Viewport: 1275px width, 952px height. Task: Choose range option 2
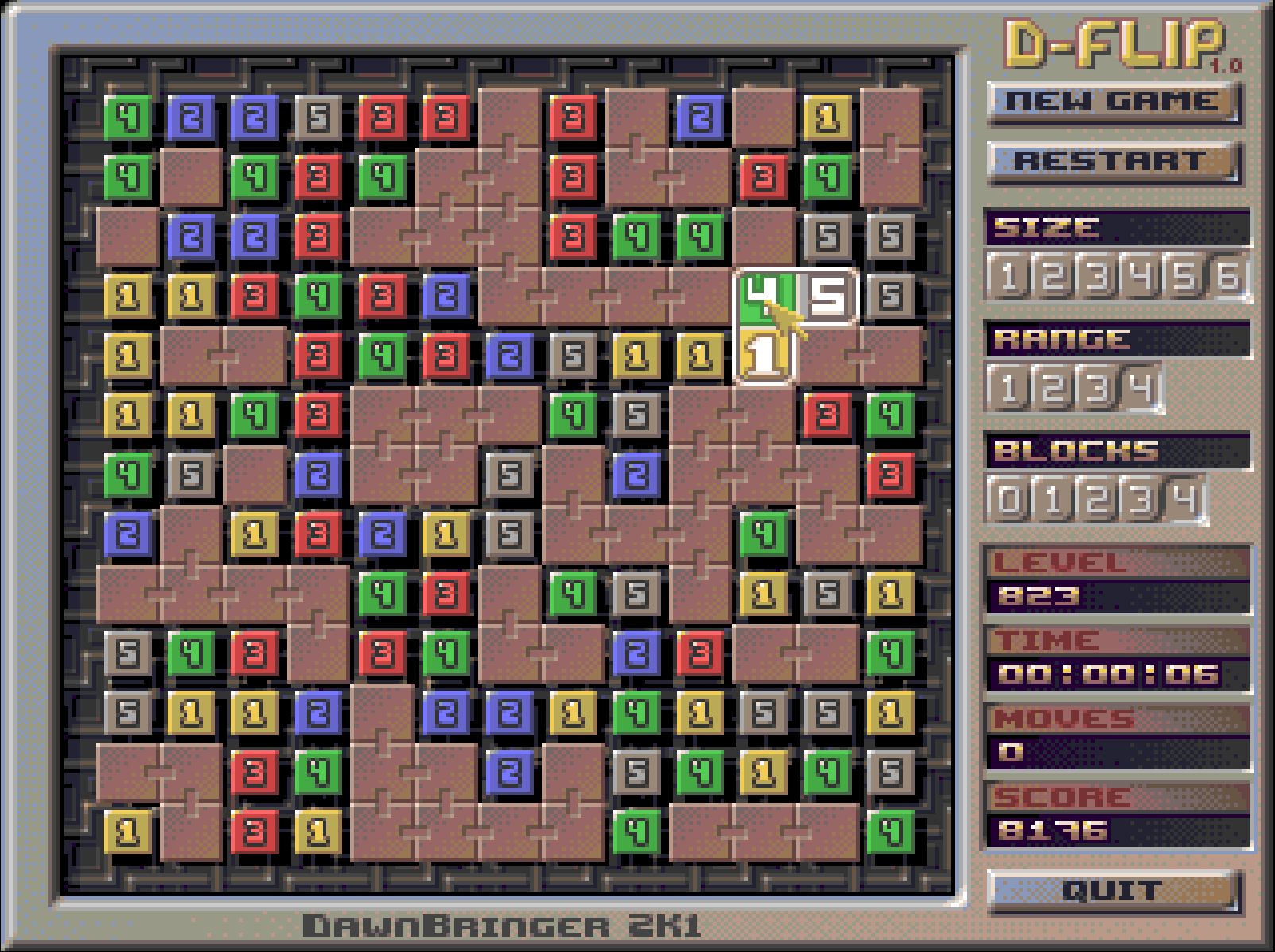pyautogui.click(x=1053, y=389)
